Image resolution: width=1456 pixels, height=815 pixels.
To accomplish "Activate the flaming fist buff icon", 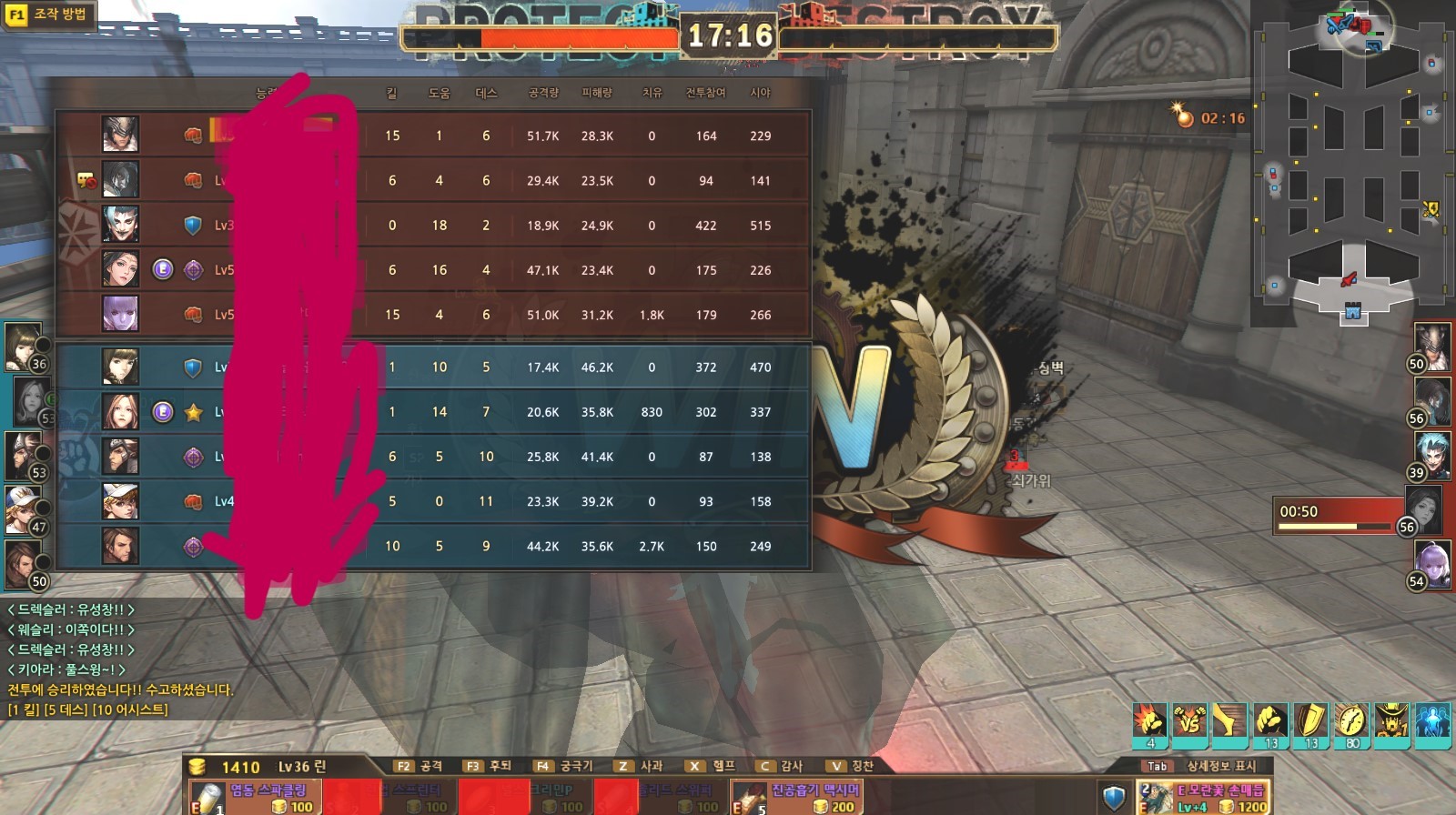I will click(1150, 721).
